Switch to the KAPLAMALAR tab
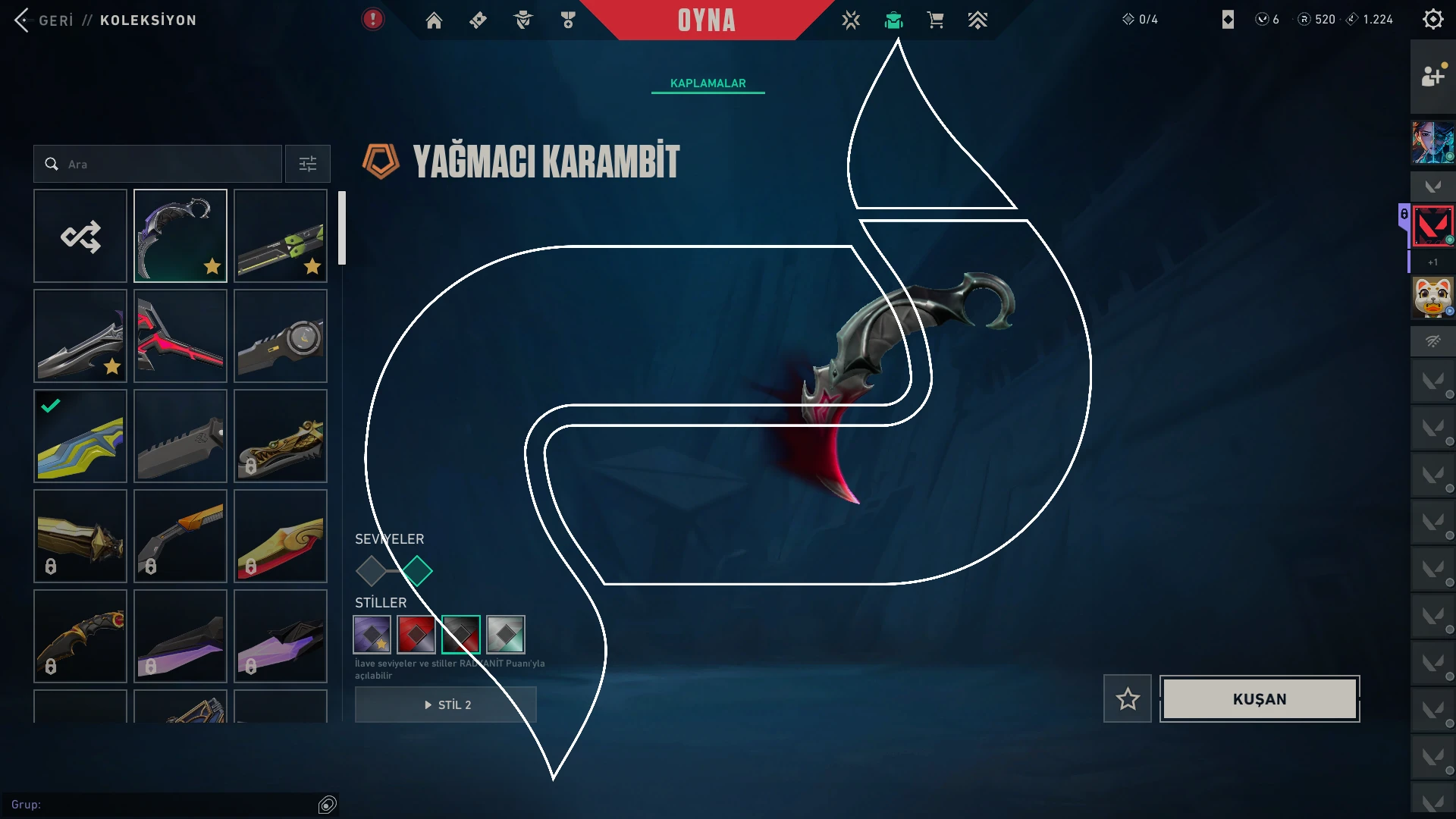 click(x=707, y=83)
